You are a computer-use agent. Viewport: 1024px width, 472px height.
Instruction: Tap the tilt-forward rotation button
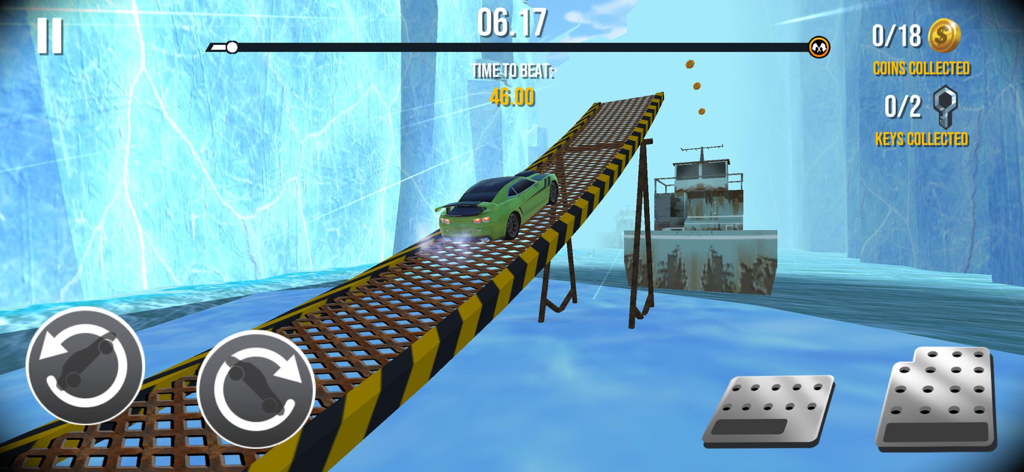pos(256,388)
